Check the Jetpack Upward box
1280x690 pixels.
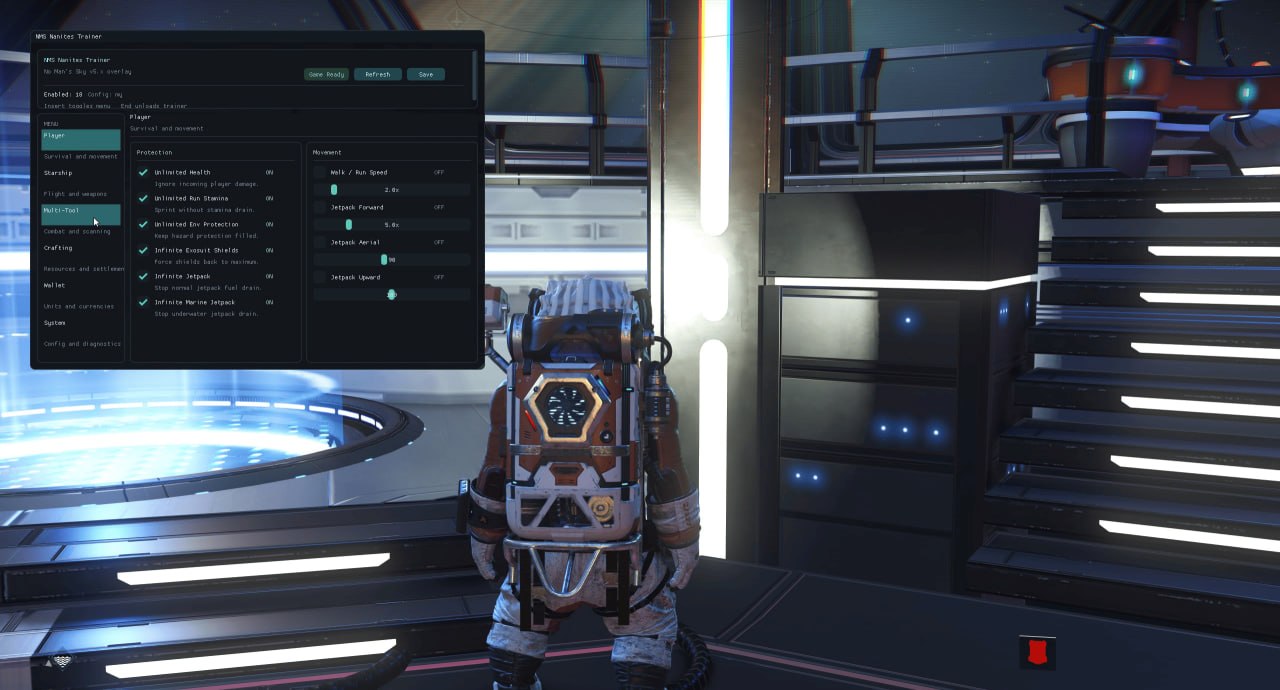(320, 277)
